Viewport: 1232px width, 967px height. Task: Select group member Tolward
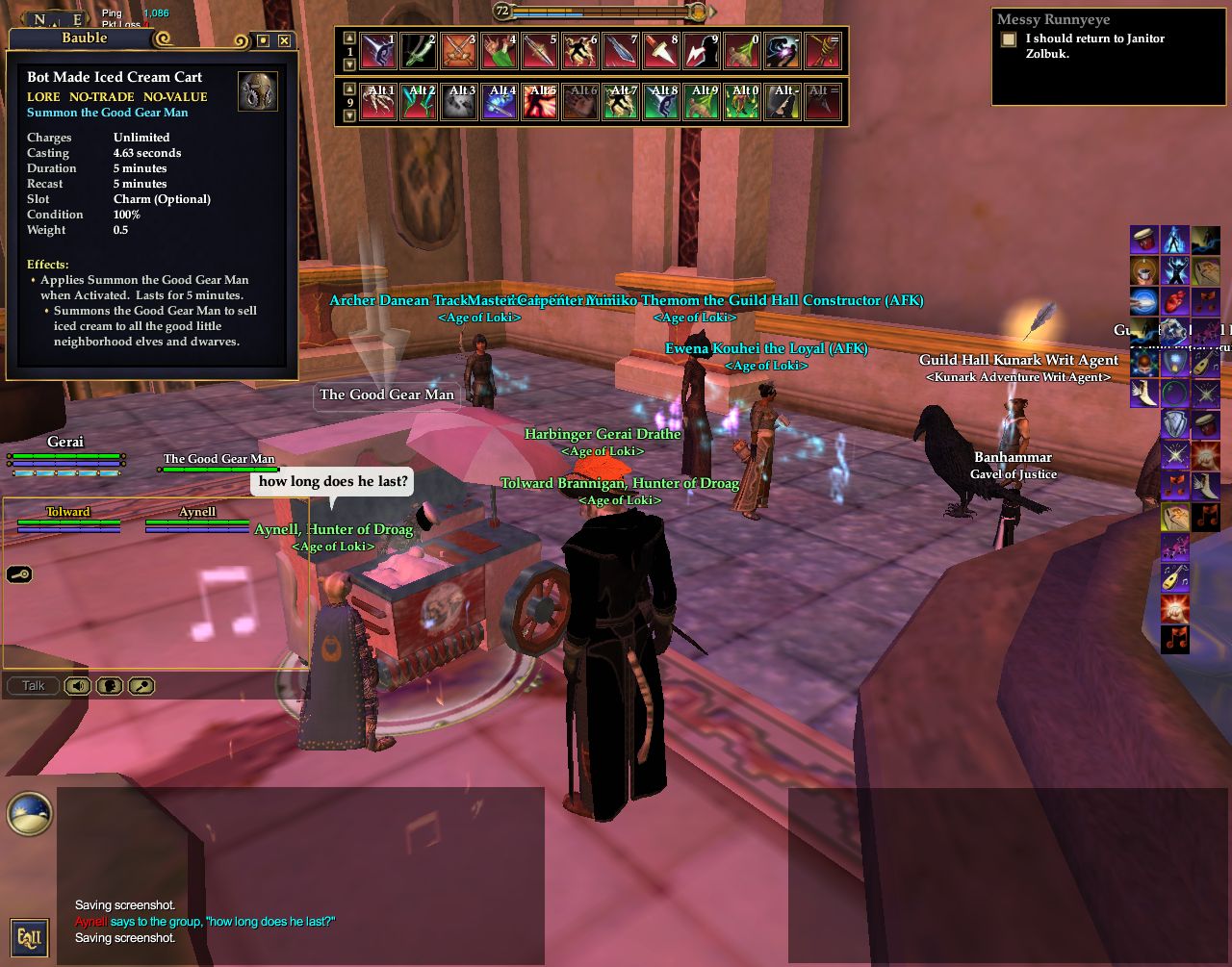point(68,512)
